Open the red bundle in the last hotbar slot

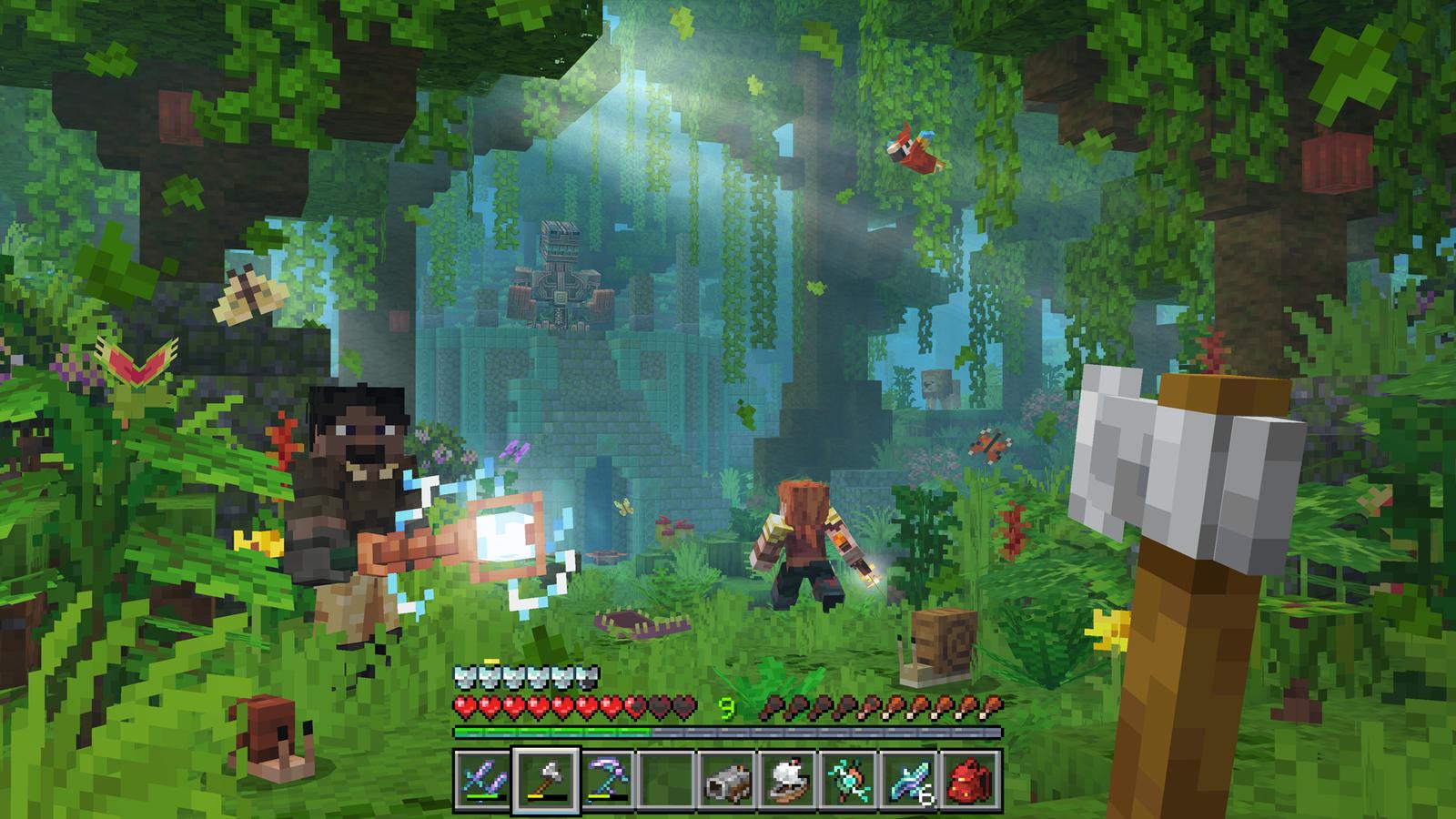[971, 779]
